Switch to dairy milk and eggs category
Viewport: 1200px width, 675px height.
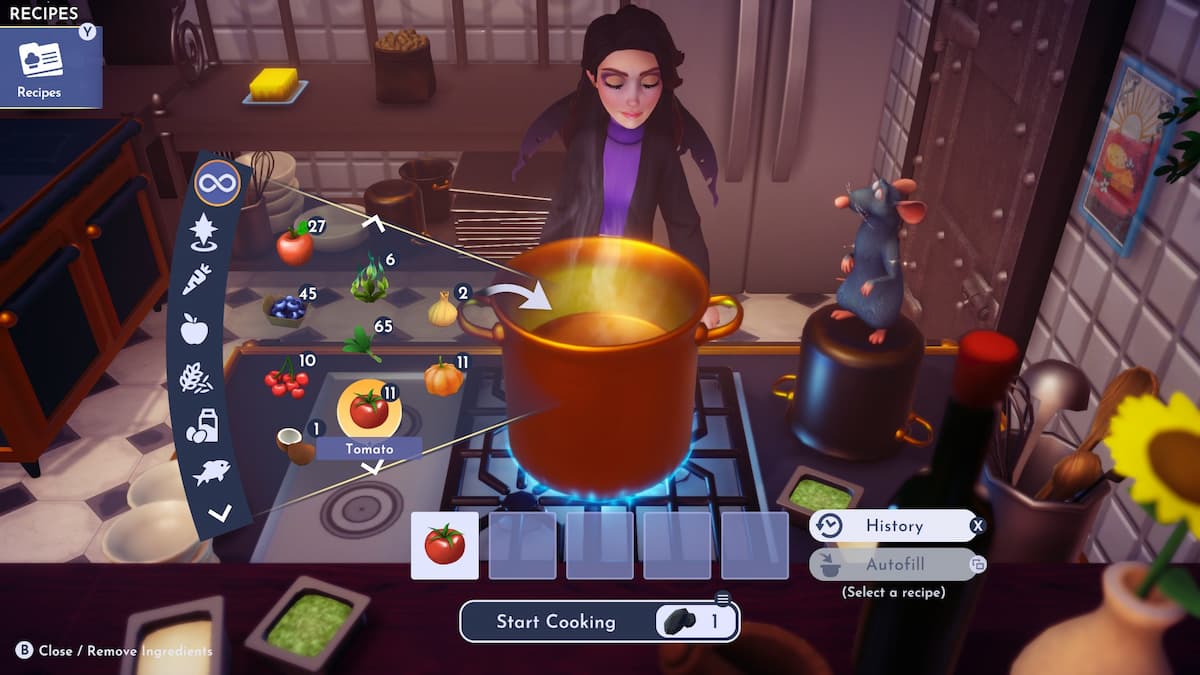point(201,425)
